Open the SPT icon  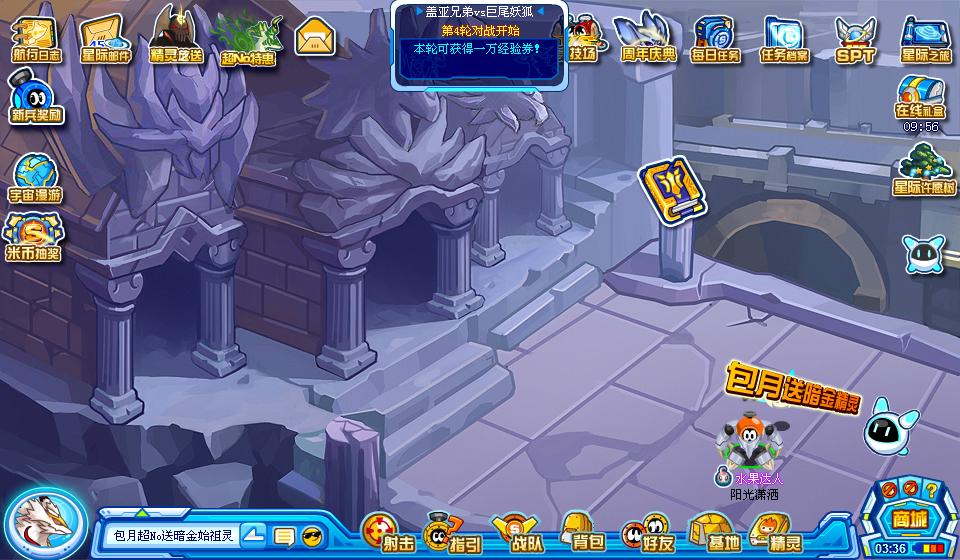pos(855,38)
